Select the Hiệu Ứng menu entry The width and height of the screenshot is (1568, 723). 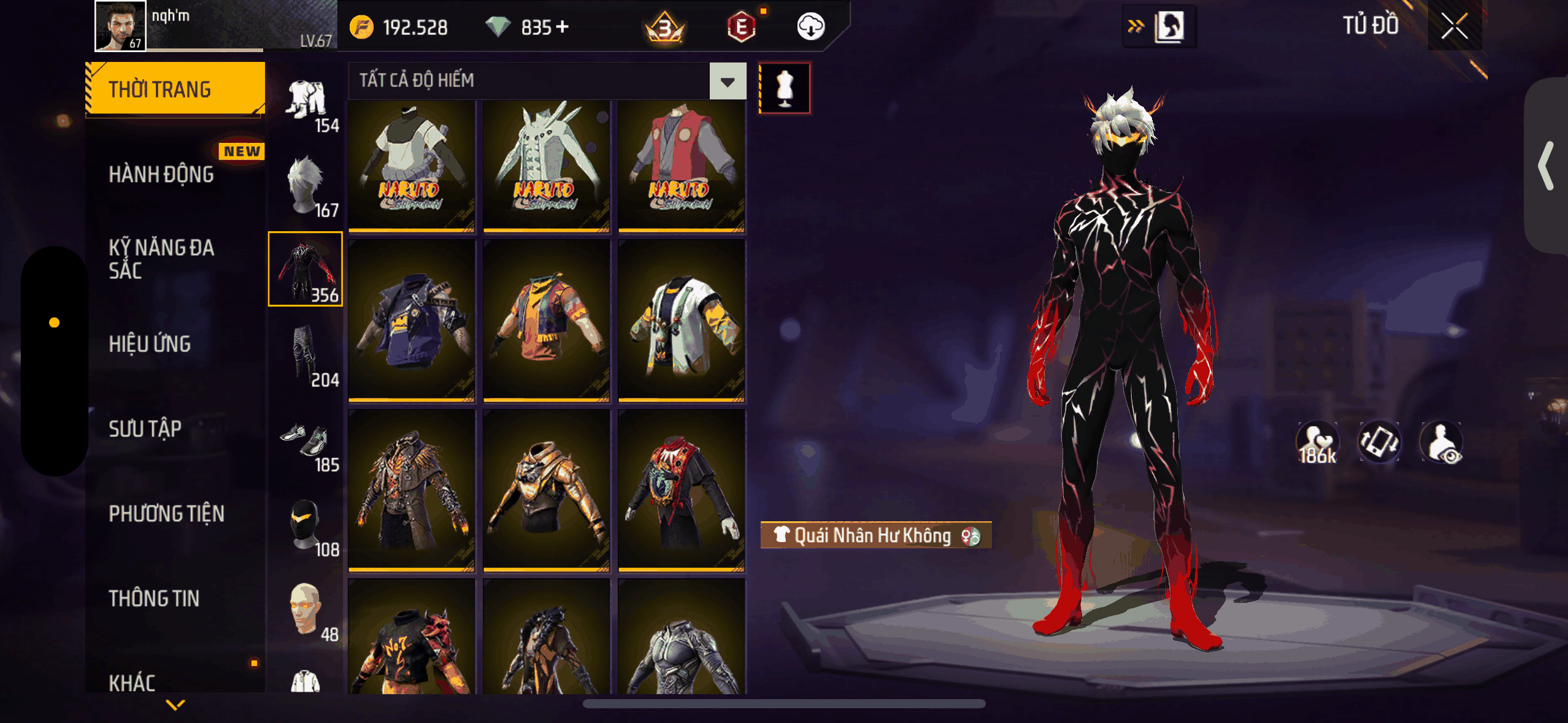(x=150, y=344)
